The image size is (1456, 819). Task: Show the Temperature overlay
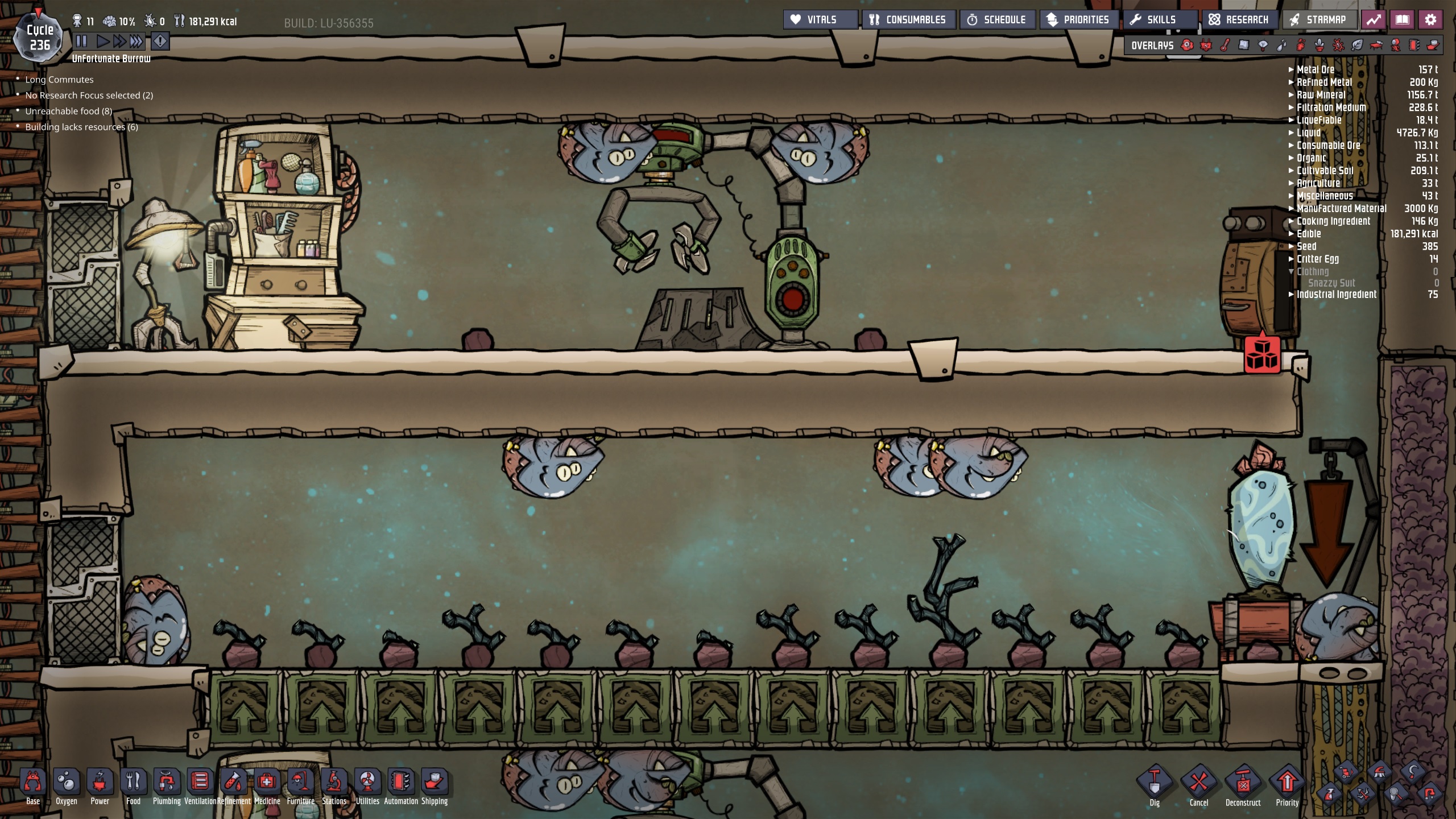[x=1225, y=45]
